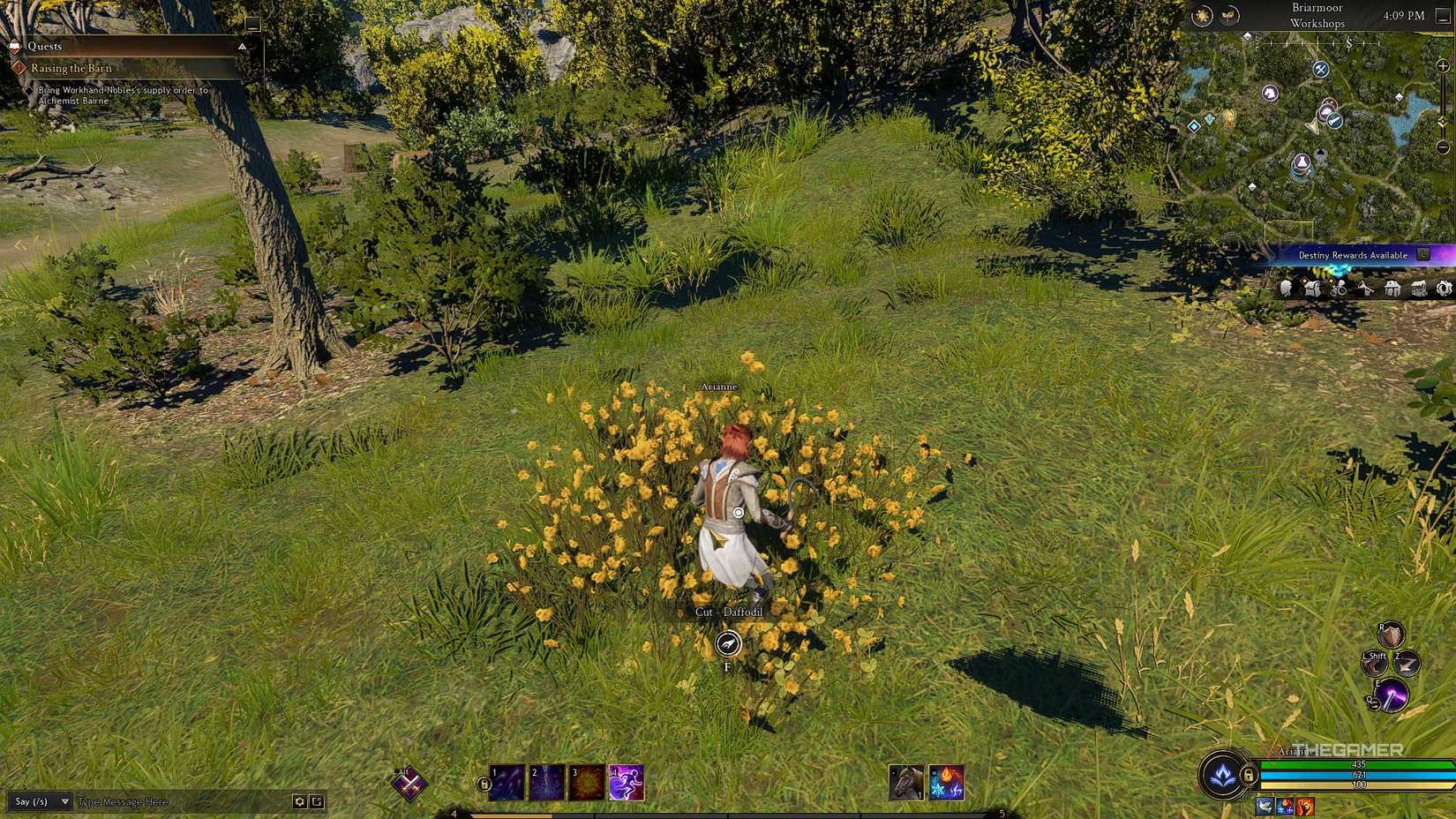Zoom in using the minimap plus icon
The image size is (1456, 819).
coord(1443,66)
